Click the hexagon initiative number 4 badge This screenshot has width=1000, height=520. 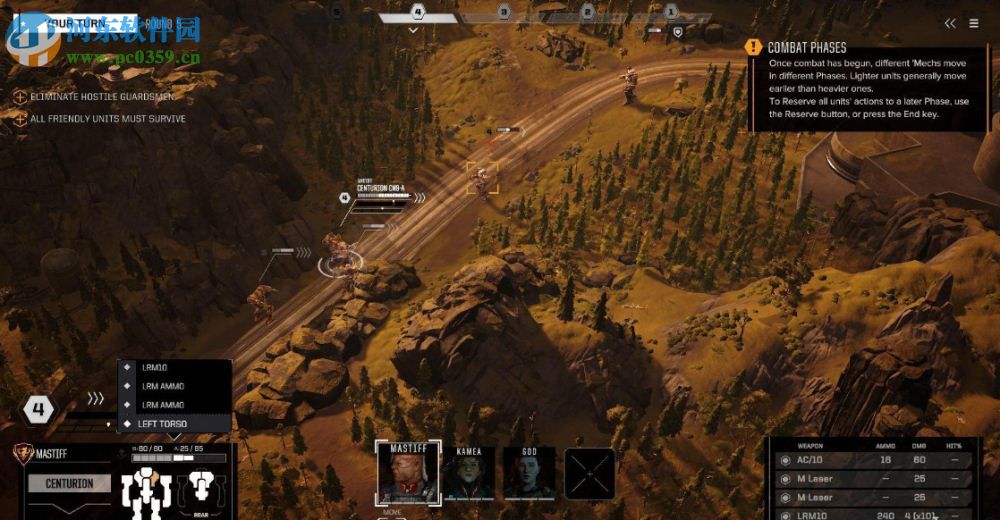[39, 409]
